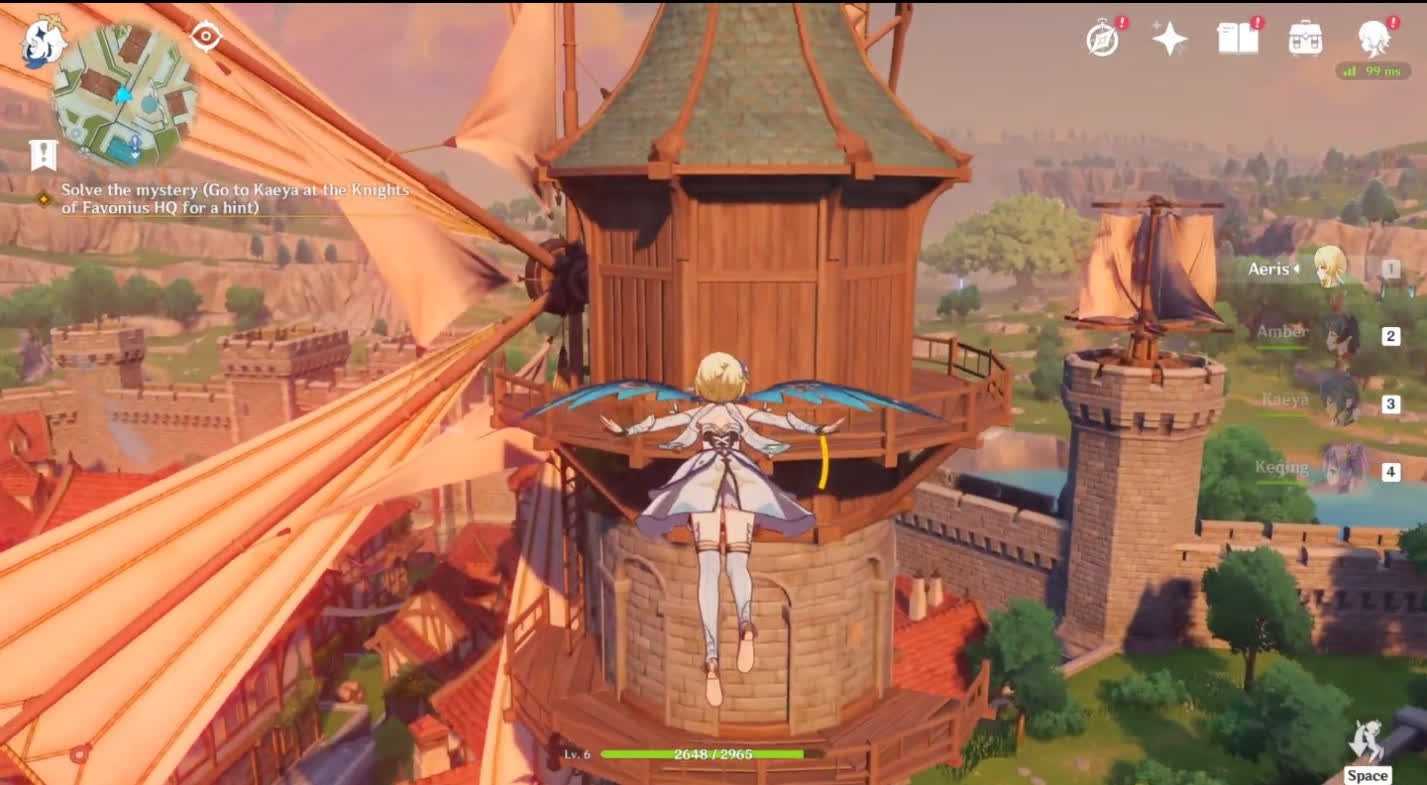
Task: Open the character profile icon
Action: point(1374,38)
